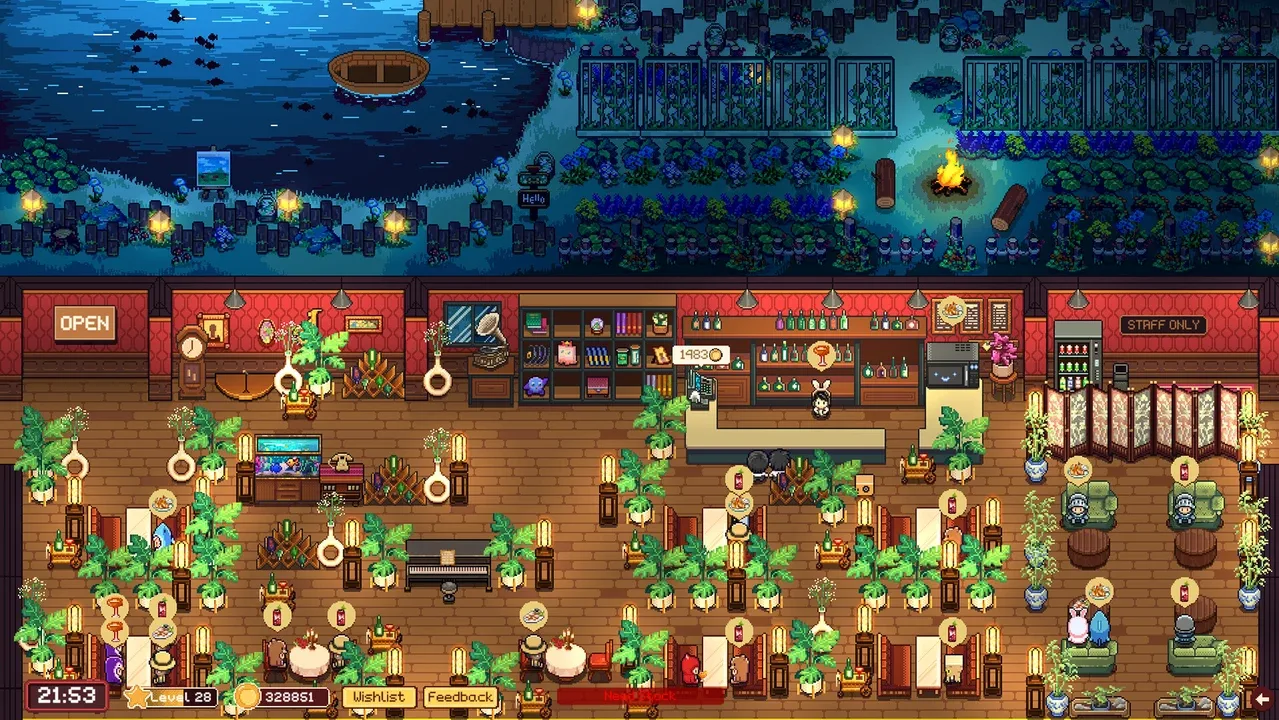
Task: Click the Feedback button
Action: 461,697
